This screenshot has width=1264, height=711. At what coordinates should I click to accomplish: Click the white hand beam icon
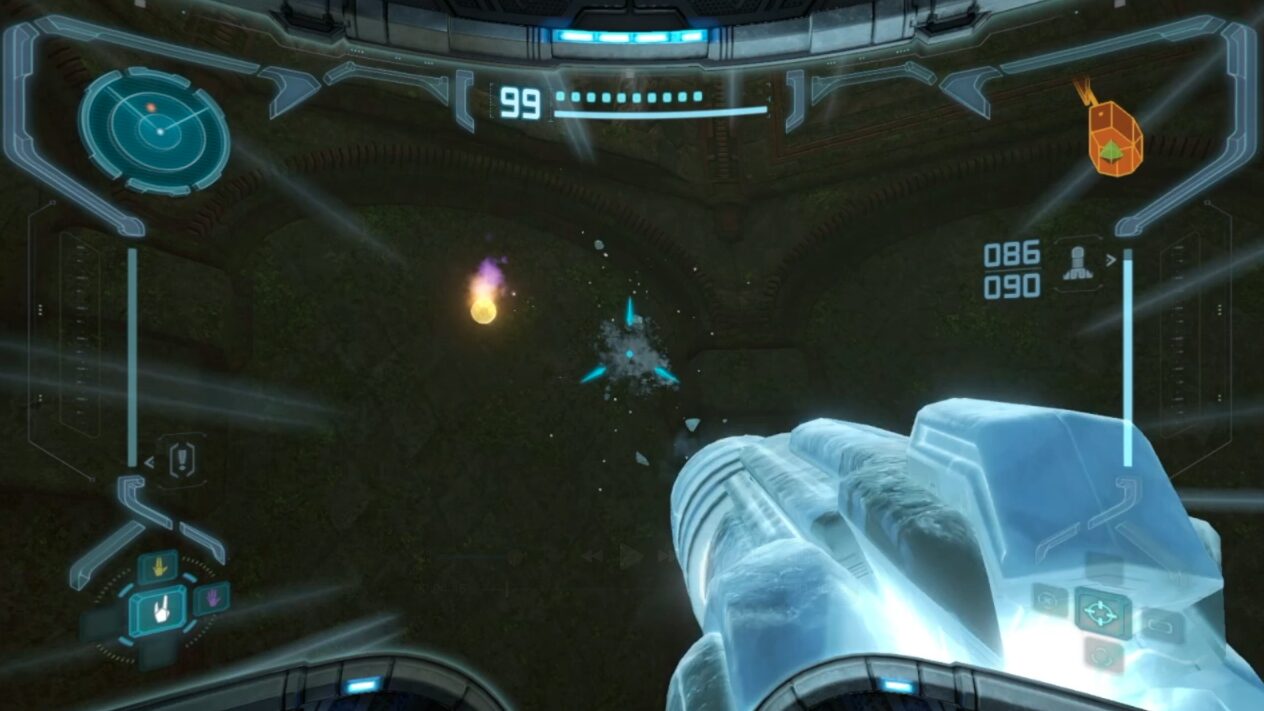point(158,609)
